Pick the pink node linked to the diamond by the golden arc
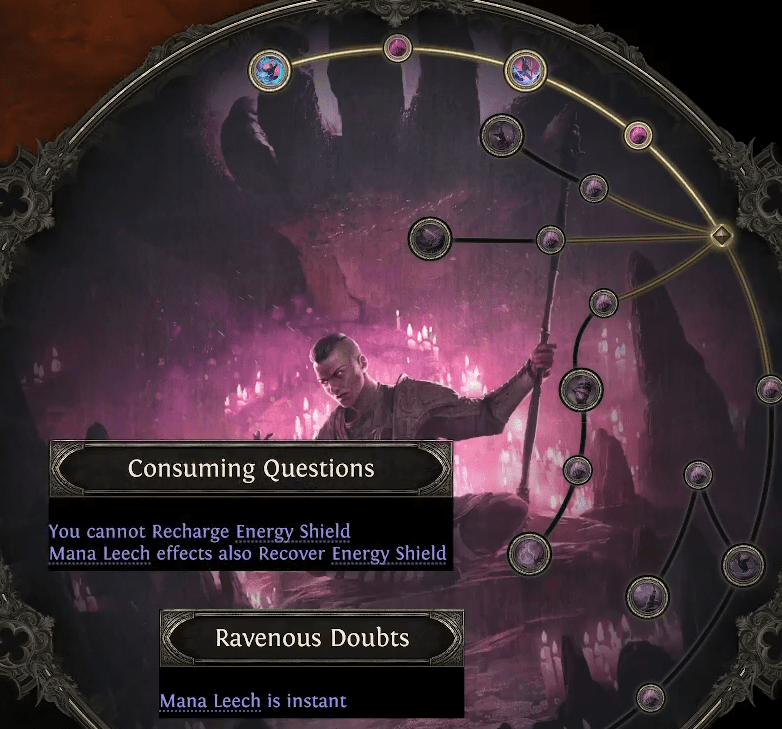782x729 pixels. click(x=638, y=134)
